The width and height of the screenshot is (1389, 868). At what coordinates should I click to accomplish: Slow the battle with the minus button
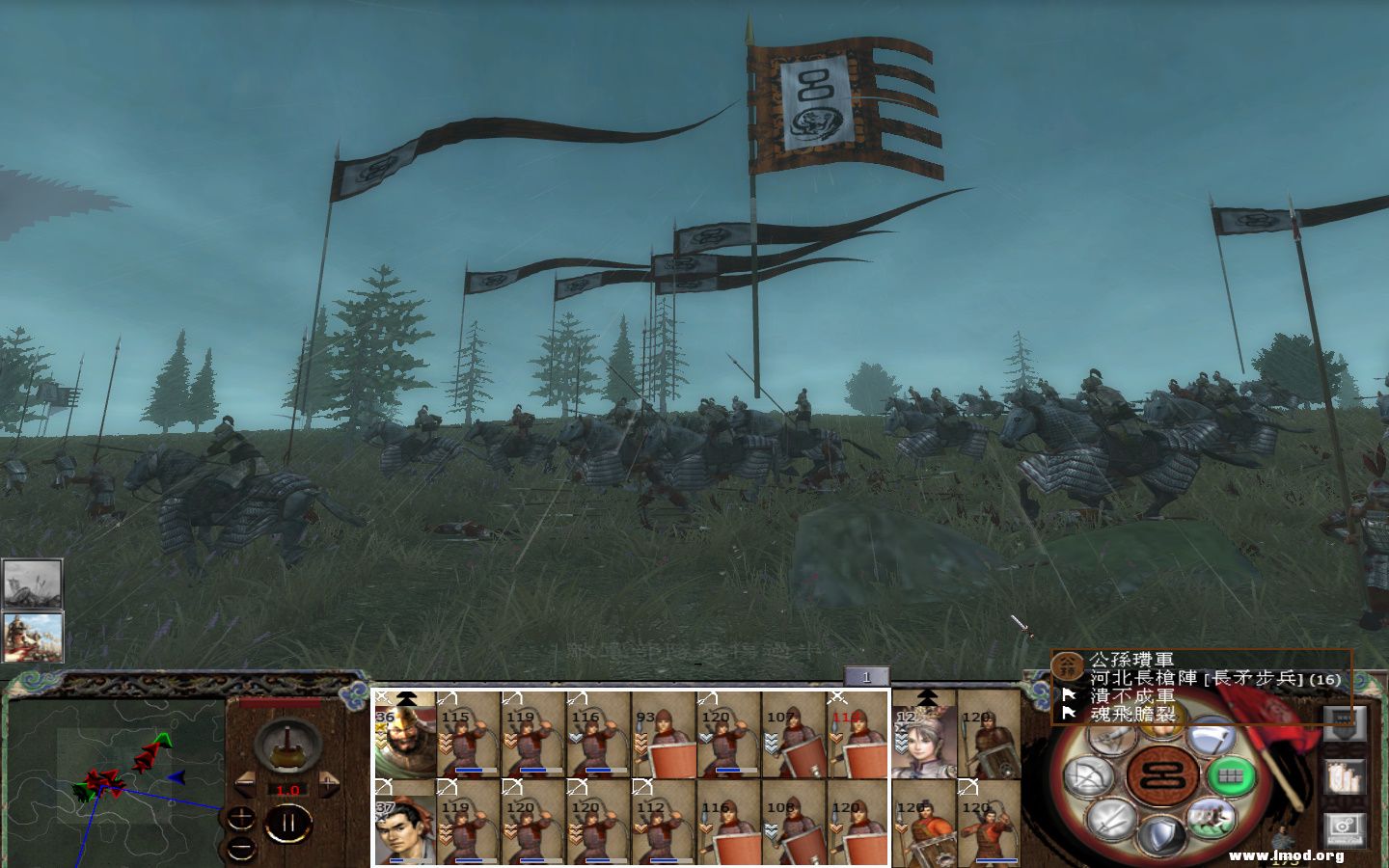click(x=244, y=782)
